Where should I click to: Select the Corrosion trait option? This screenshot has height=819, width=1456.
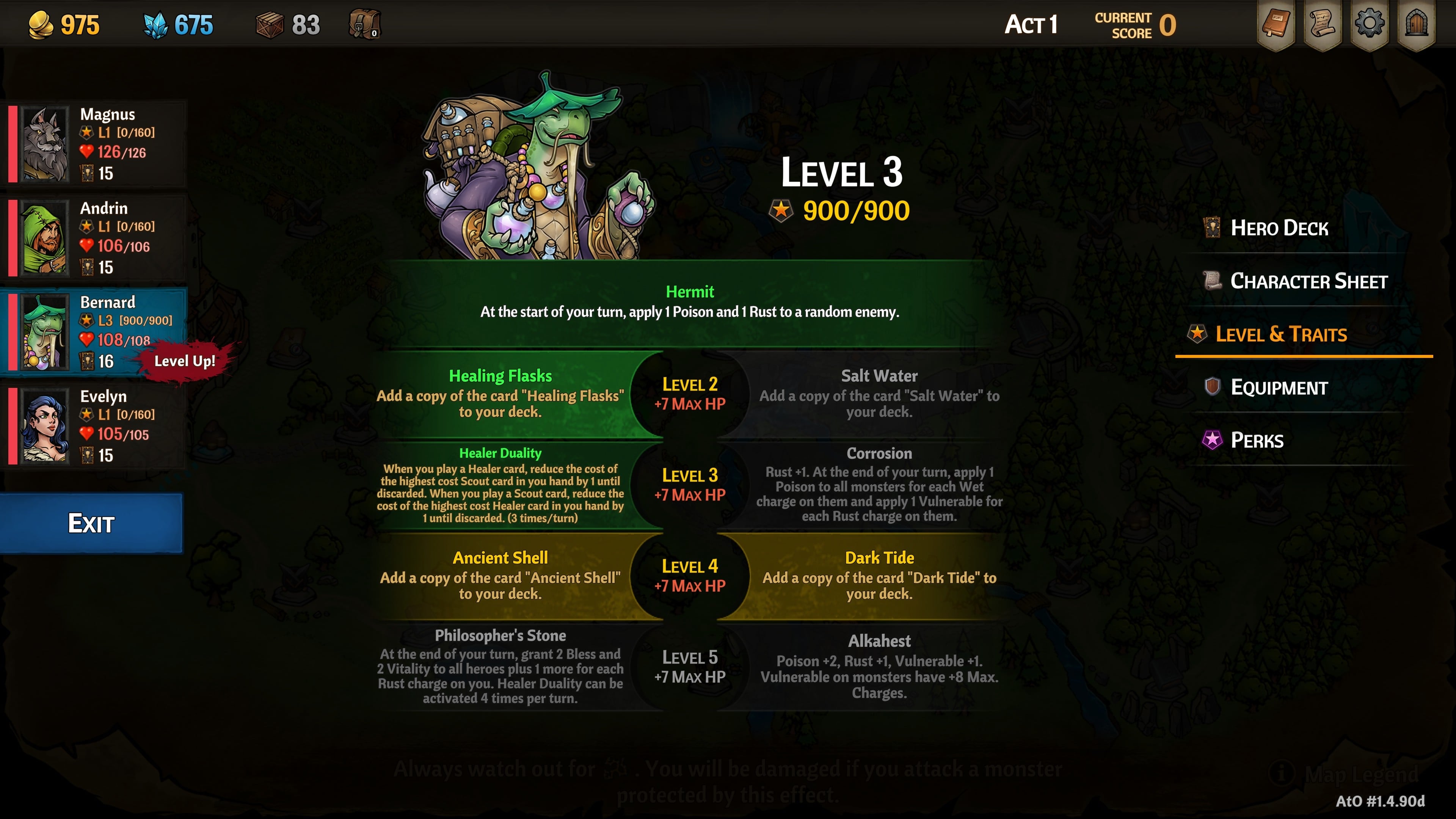pos(879,485)
